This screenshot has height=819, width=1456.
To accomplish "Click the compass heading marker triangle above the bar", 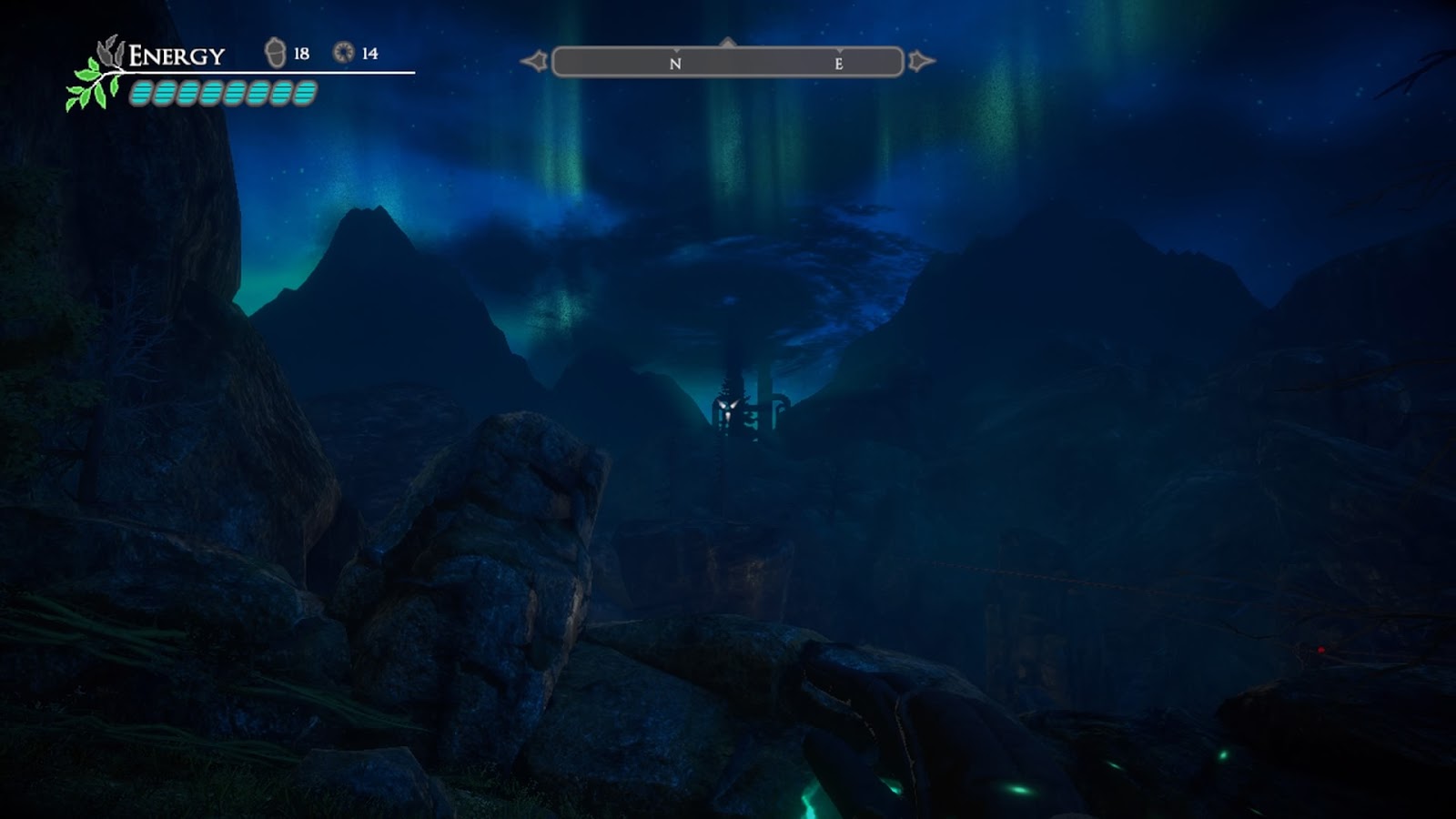I will (x=726, y=41).
